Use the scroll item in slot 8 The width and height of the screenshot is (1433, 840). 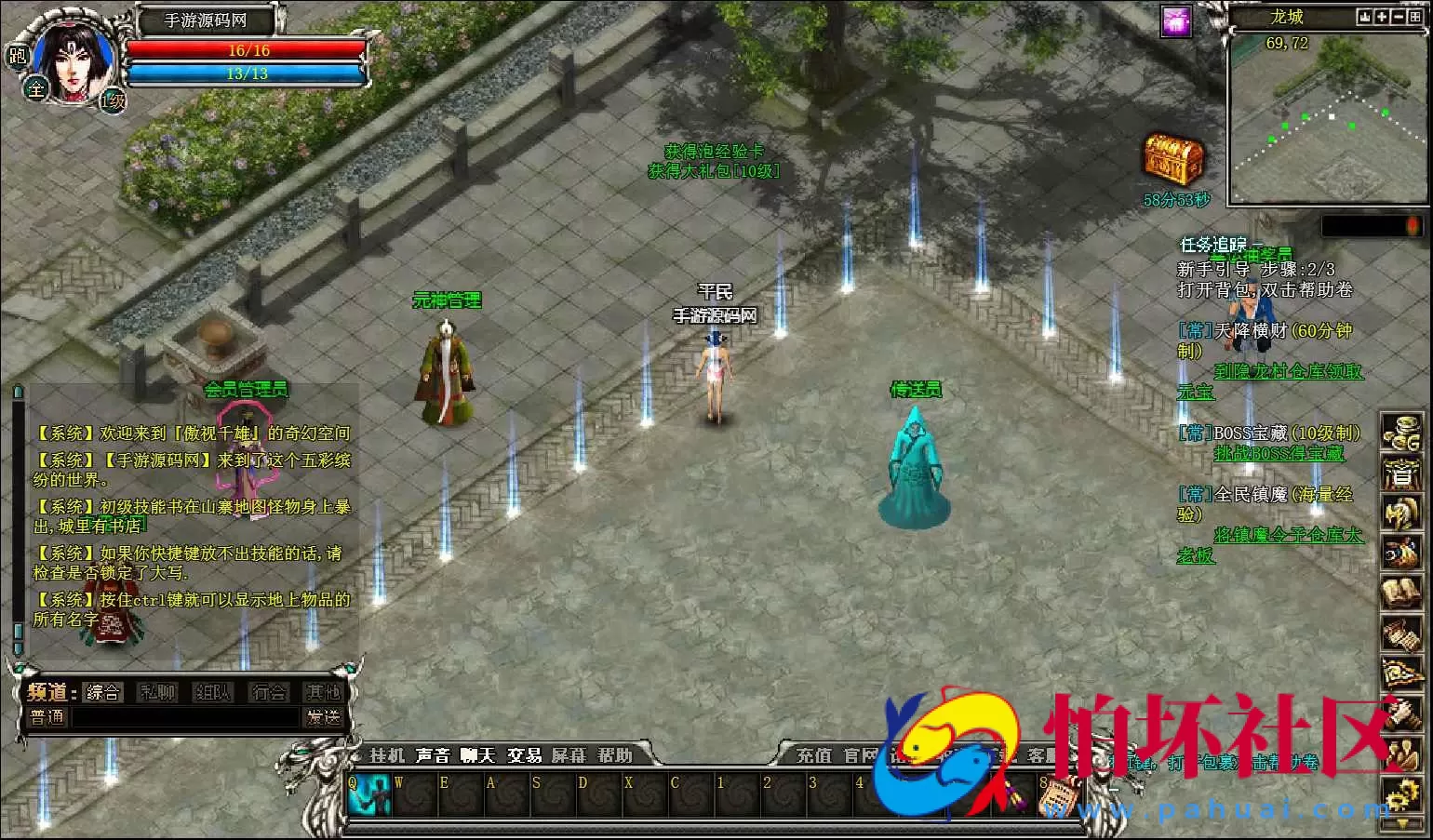click(x=1056, y=795)
